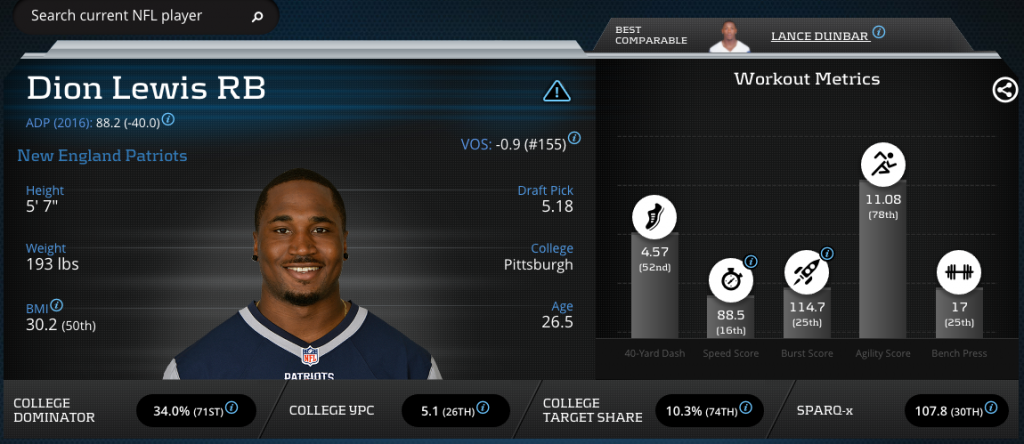This screenshot has width=1024, height=444.
Task: Click the NFL player search field
Action: point(130,16)
